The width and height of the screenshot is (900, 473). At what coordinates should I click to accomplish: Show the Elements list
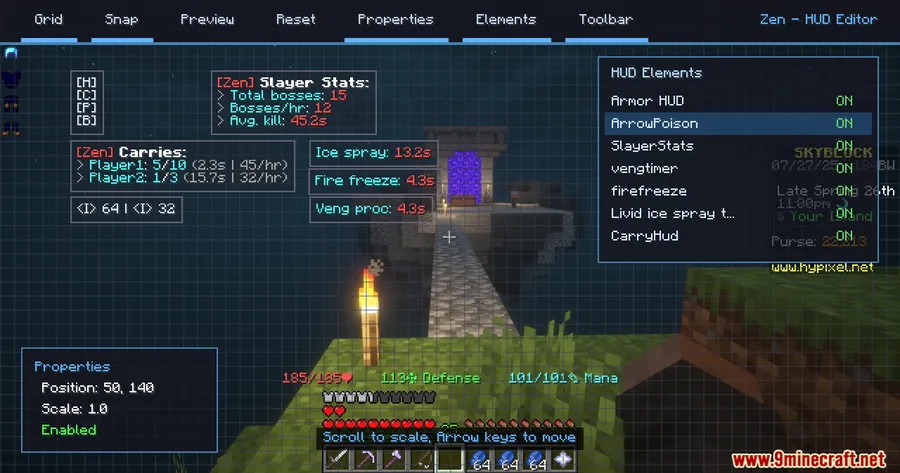tap(506, 19)
